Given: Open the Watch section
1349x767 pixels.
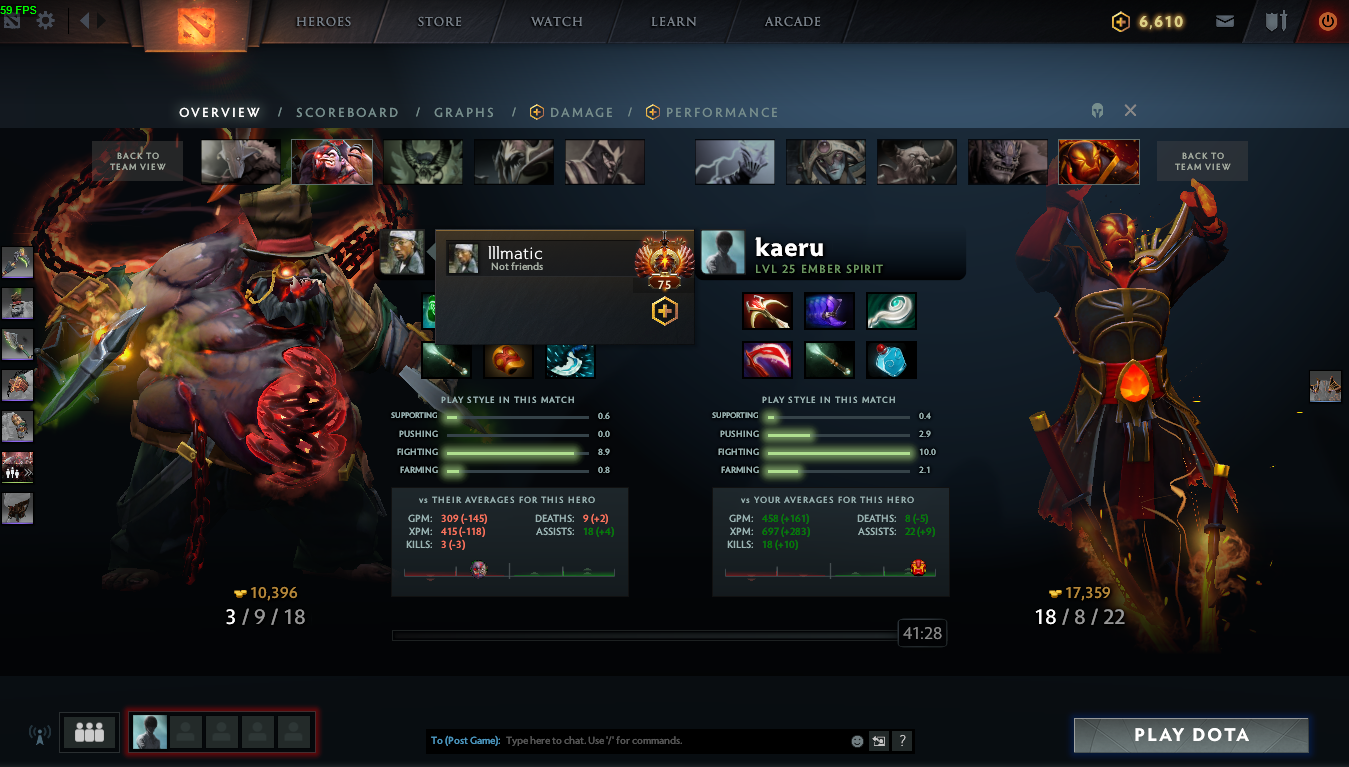Looking at the screenshot, I should click(x=557, y=21).
